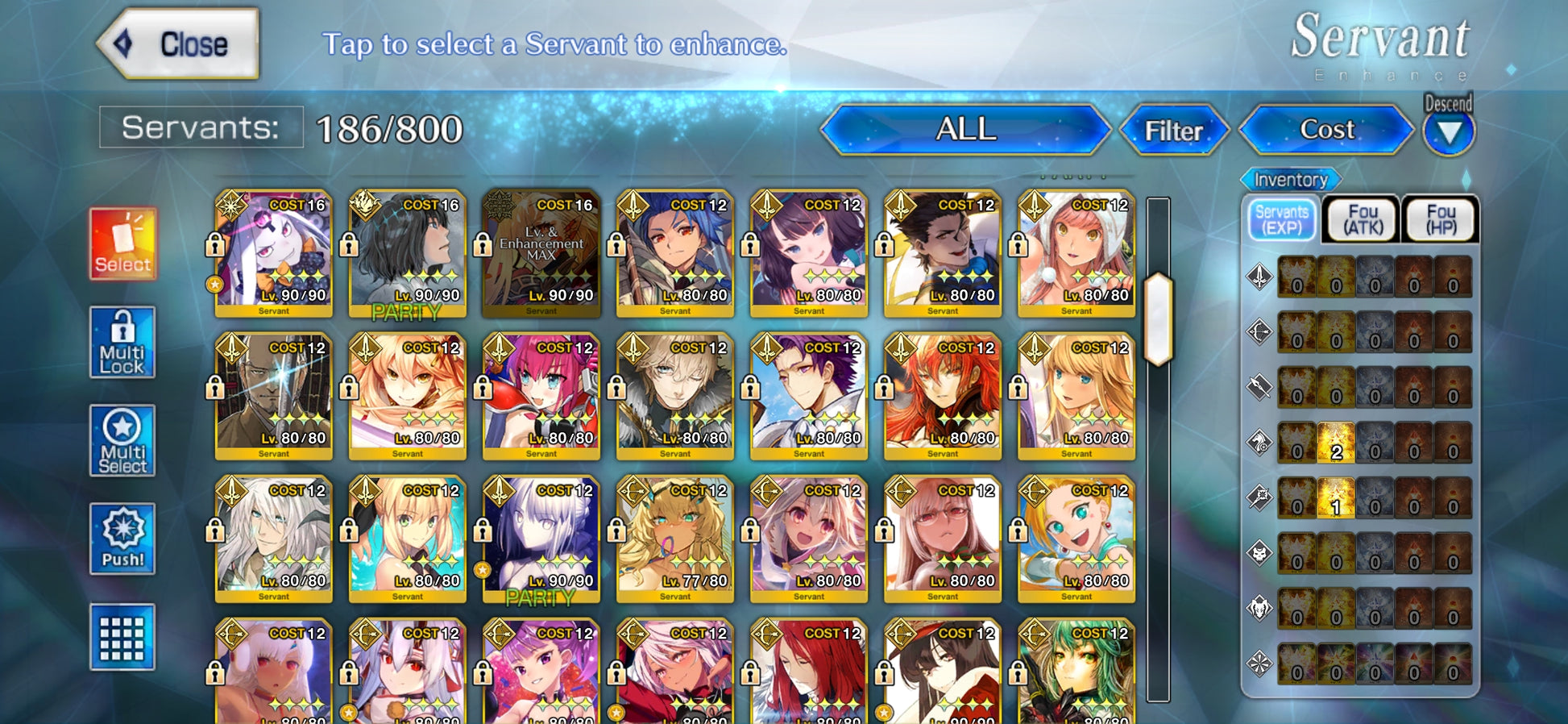Open the Filter options
Image resolution: width=1568 pixels, height=724 pixels.
pyautogui.click(x=1173, y=131)
